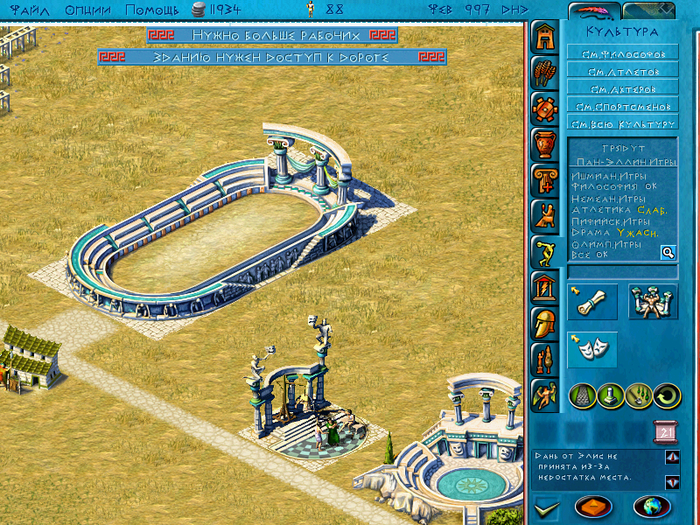Open the Файл menu
This screenshot has width=700, height=525.
pos(27,9)
